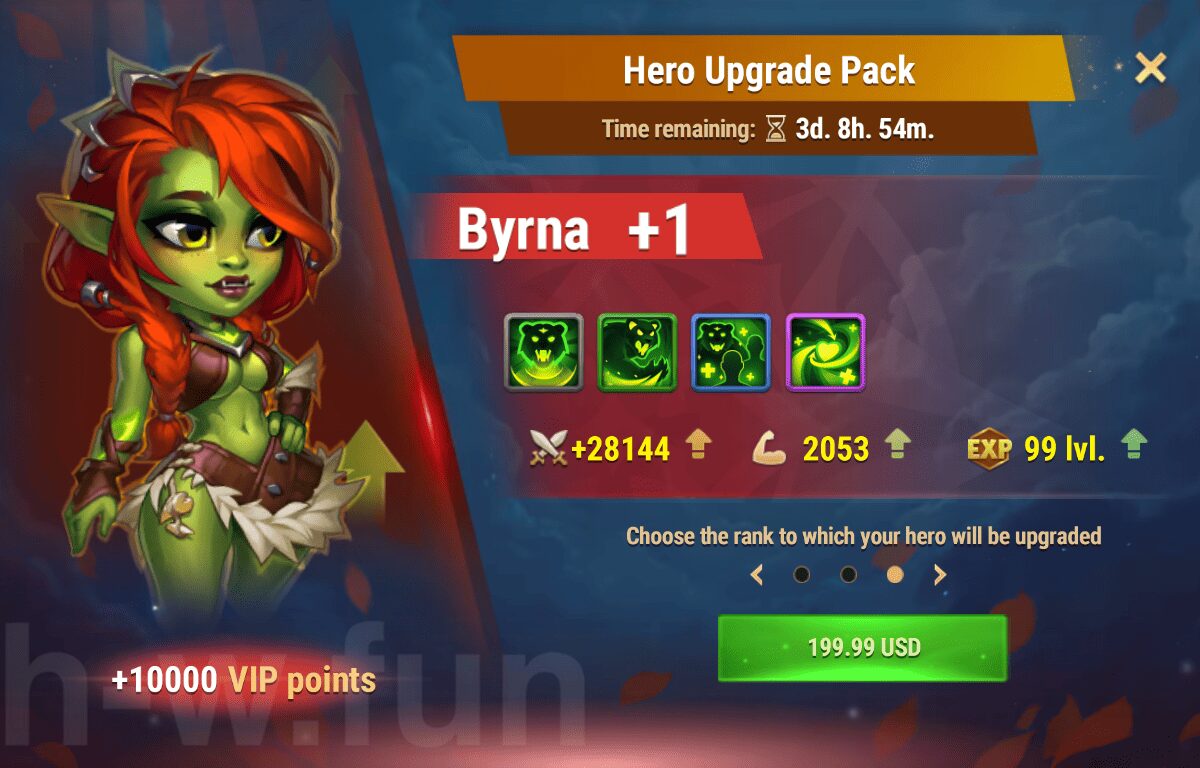View the blue-framed bear and ally skill
This screenshot has height=768, width=1200.
tap(731, 352)
